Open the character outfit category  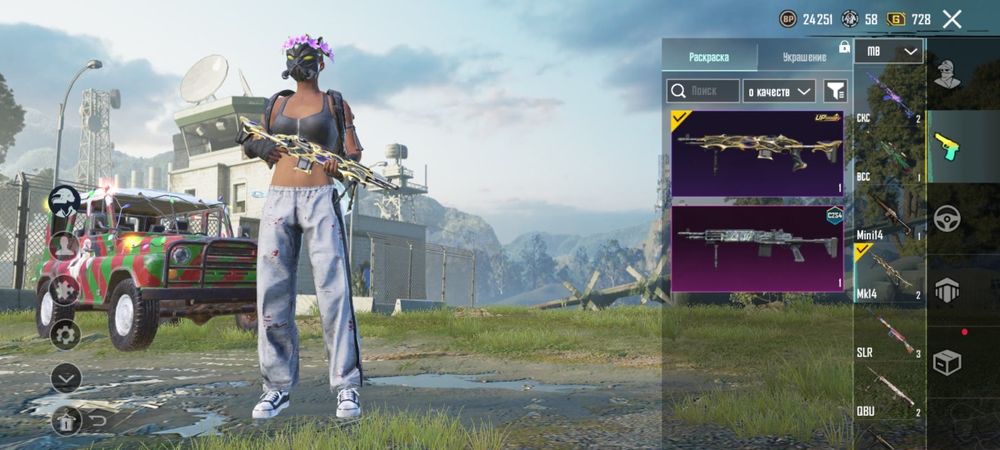click(947, 75)
